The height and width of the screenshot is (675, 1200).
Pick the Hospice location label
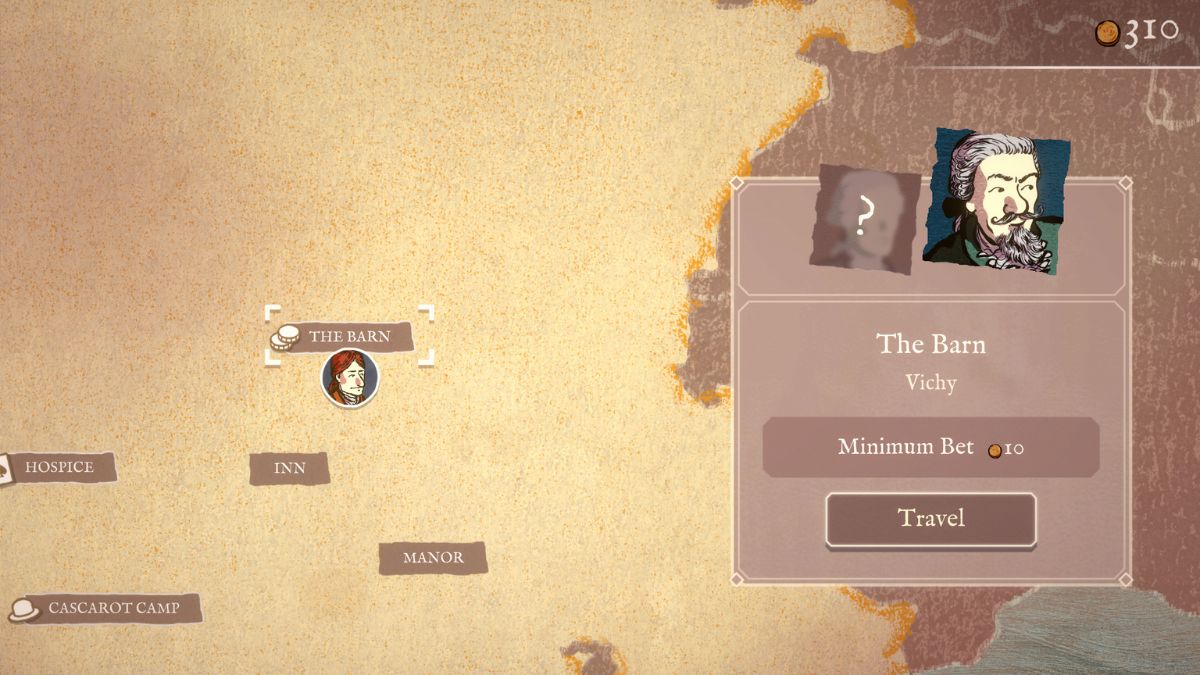59,467
